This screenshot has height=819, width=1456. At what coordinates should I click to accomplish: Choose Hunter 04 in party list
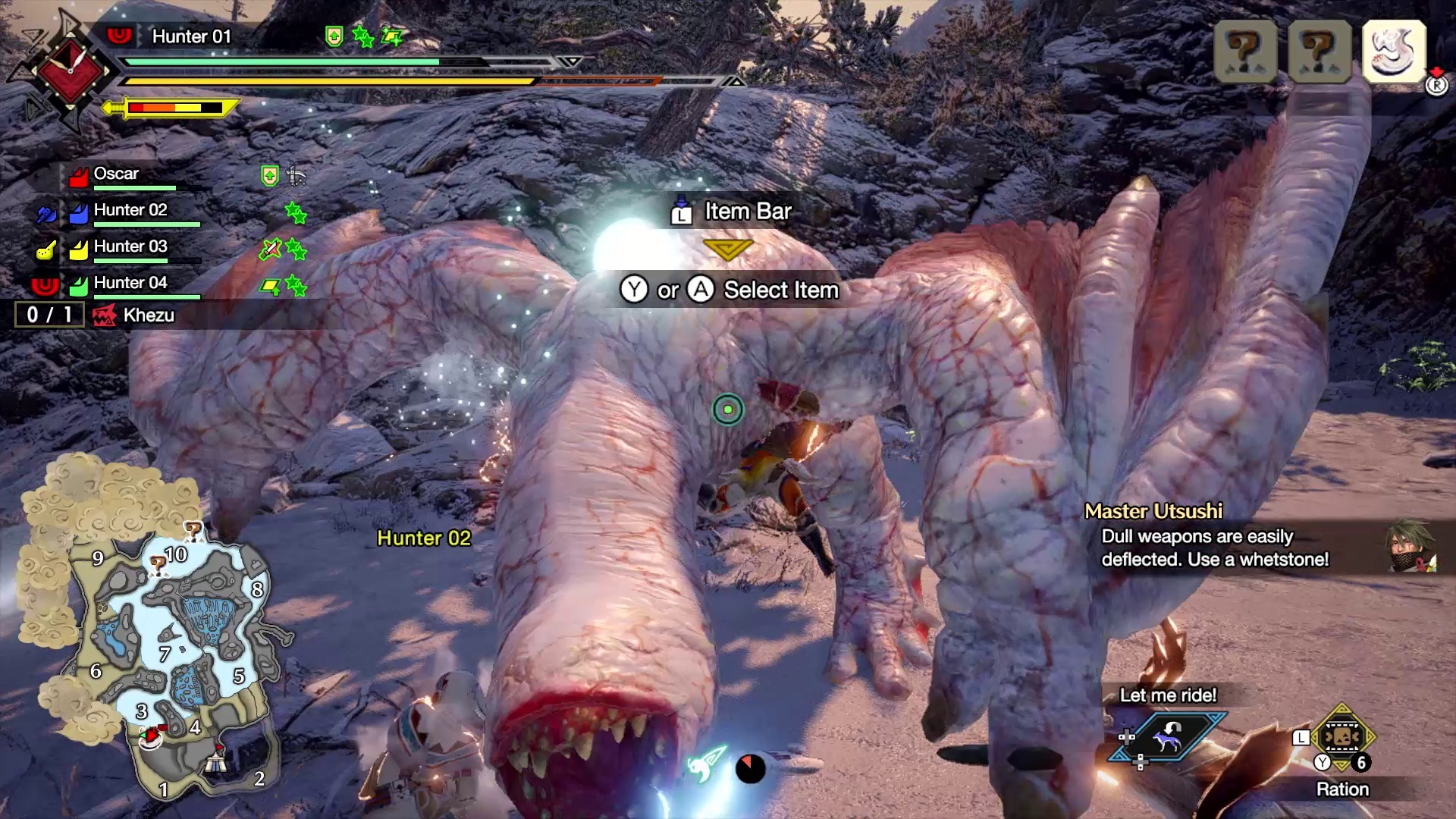(130, 284)
